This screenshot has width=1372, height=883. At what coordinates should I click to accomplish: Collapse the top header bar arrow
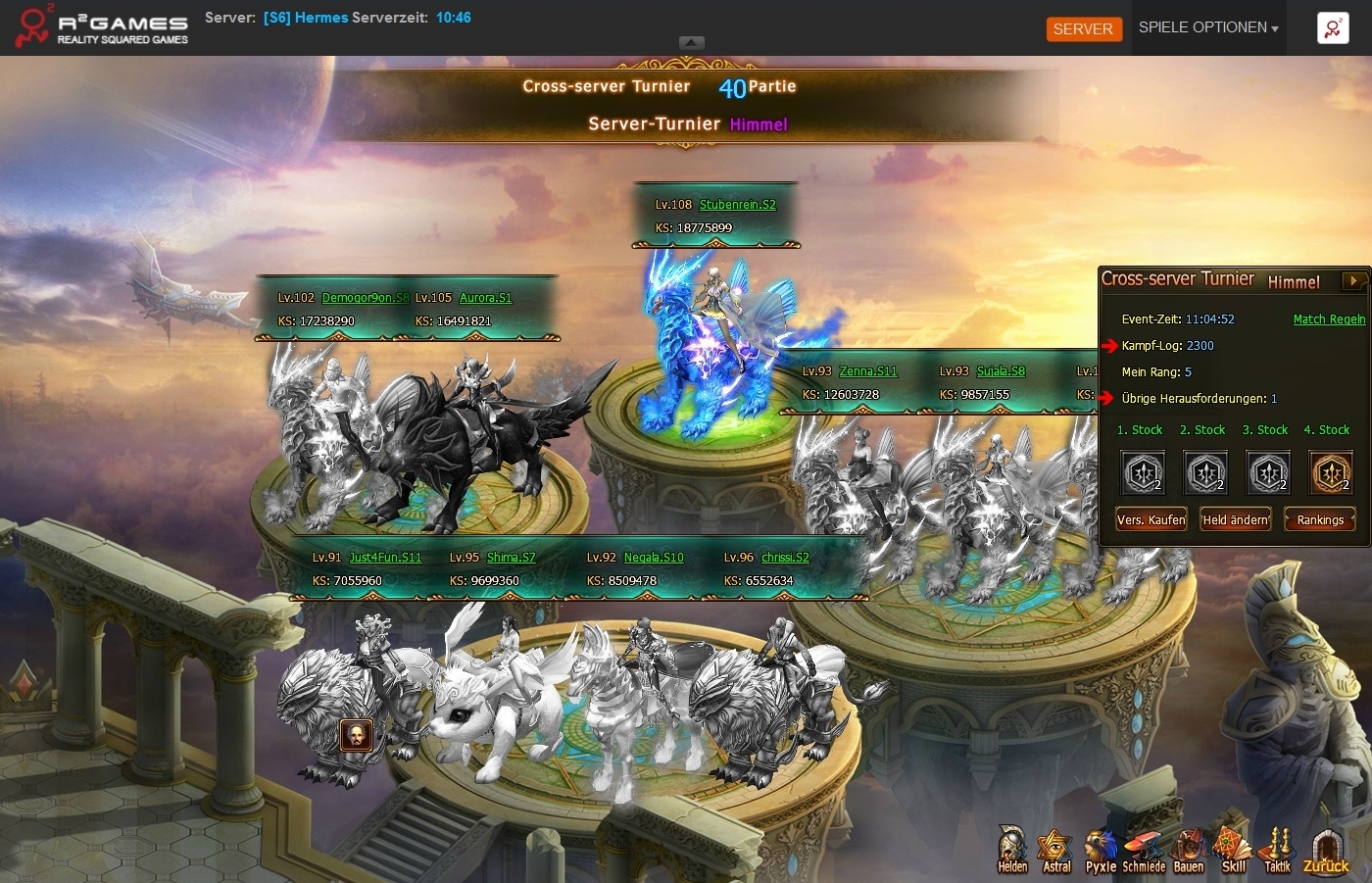[692, 43]
